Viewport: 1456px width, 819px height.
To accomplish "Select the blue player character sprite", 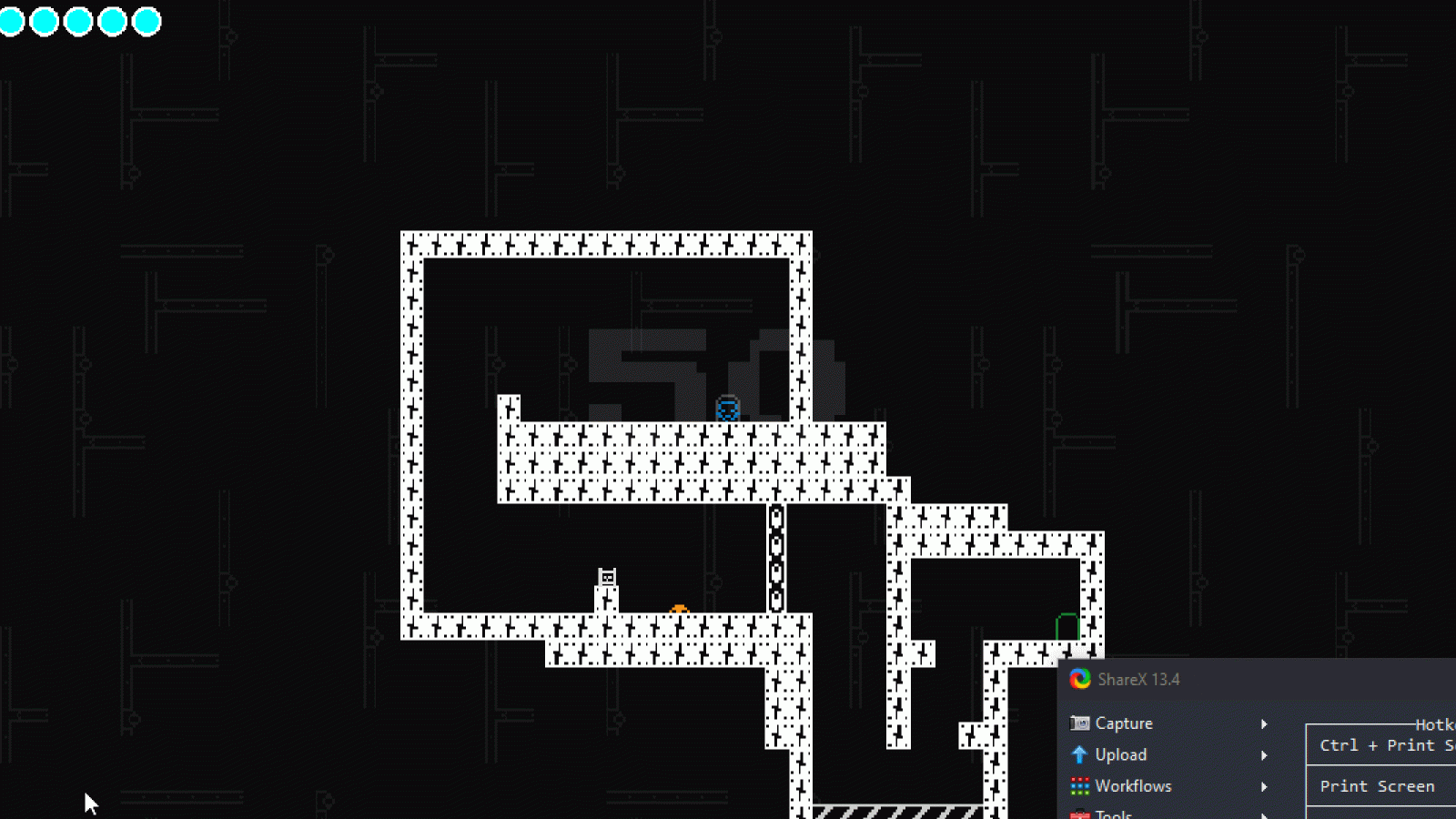I will [726, 408].
